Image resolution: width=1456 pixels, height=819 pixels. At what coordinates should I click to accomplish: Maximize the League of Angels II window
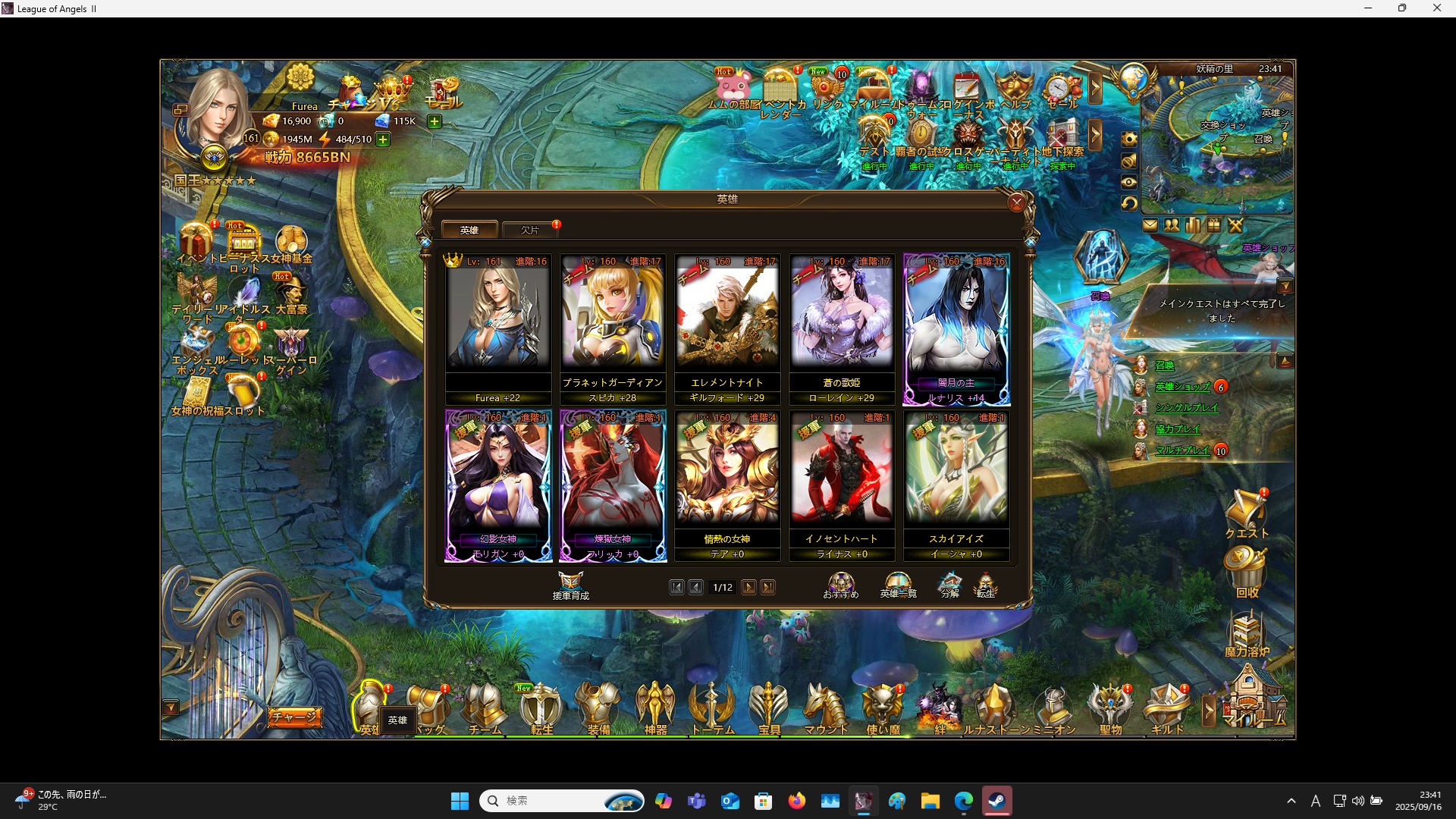(1402, 8)
